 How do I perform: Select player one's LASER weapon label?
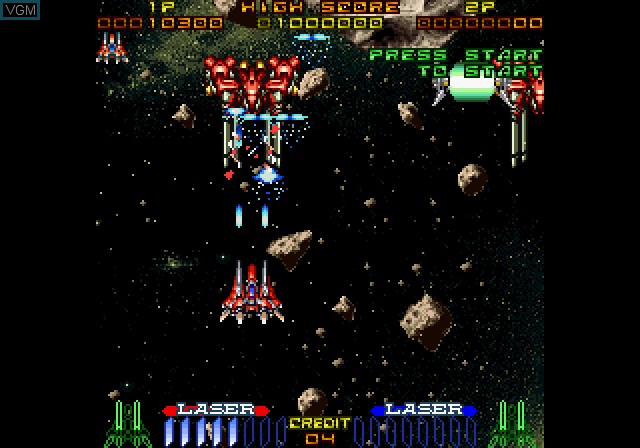tap(215, 409)
